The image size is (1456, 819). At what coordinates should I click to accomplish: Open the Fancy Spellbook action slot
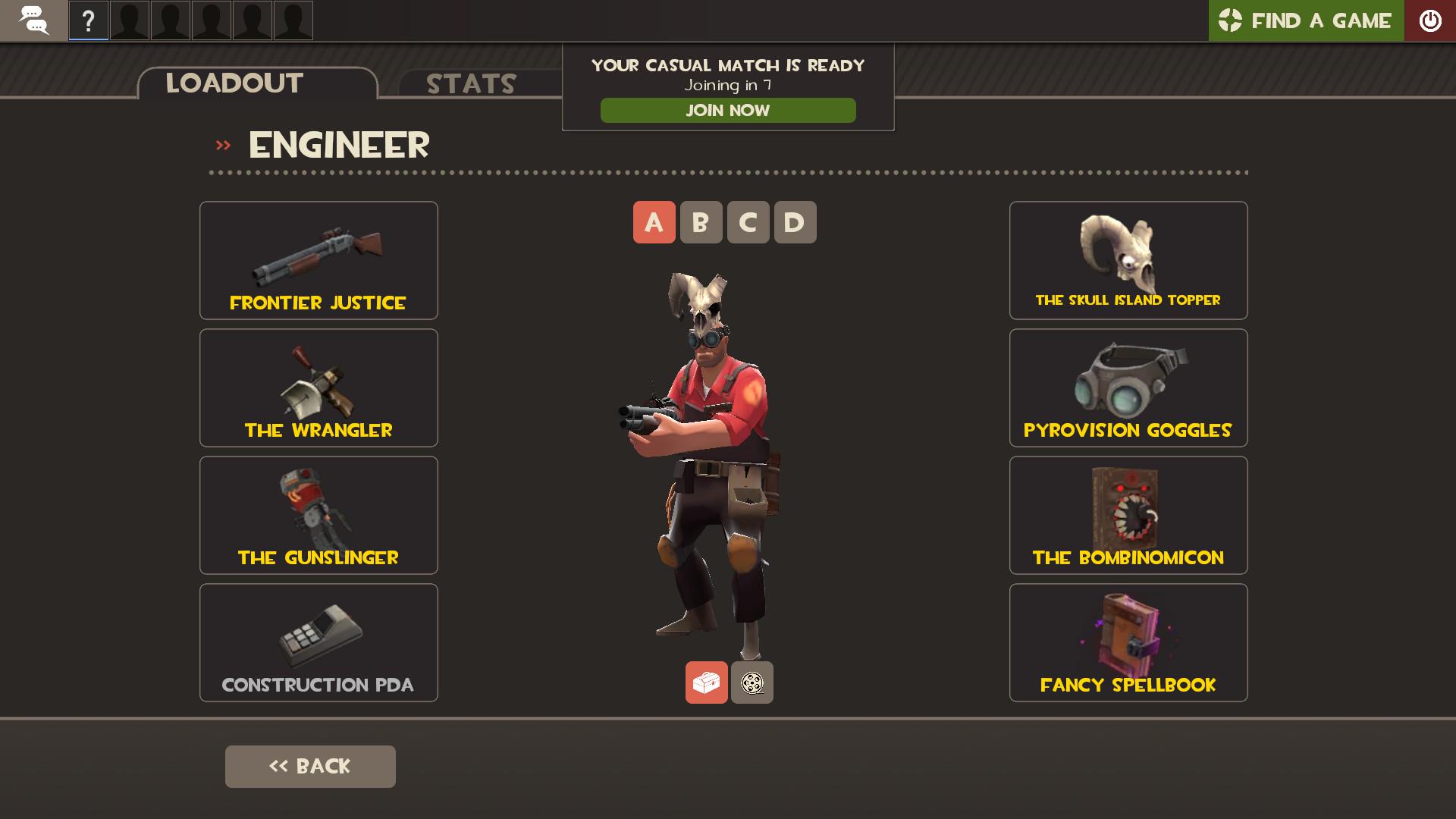point(1128,642)
